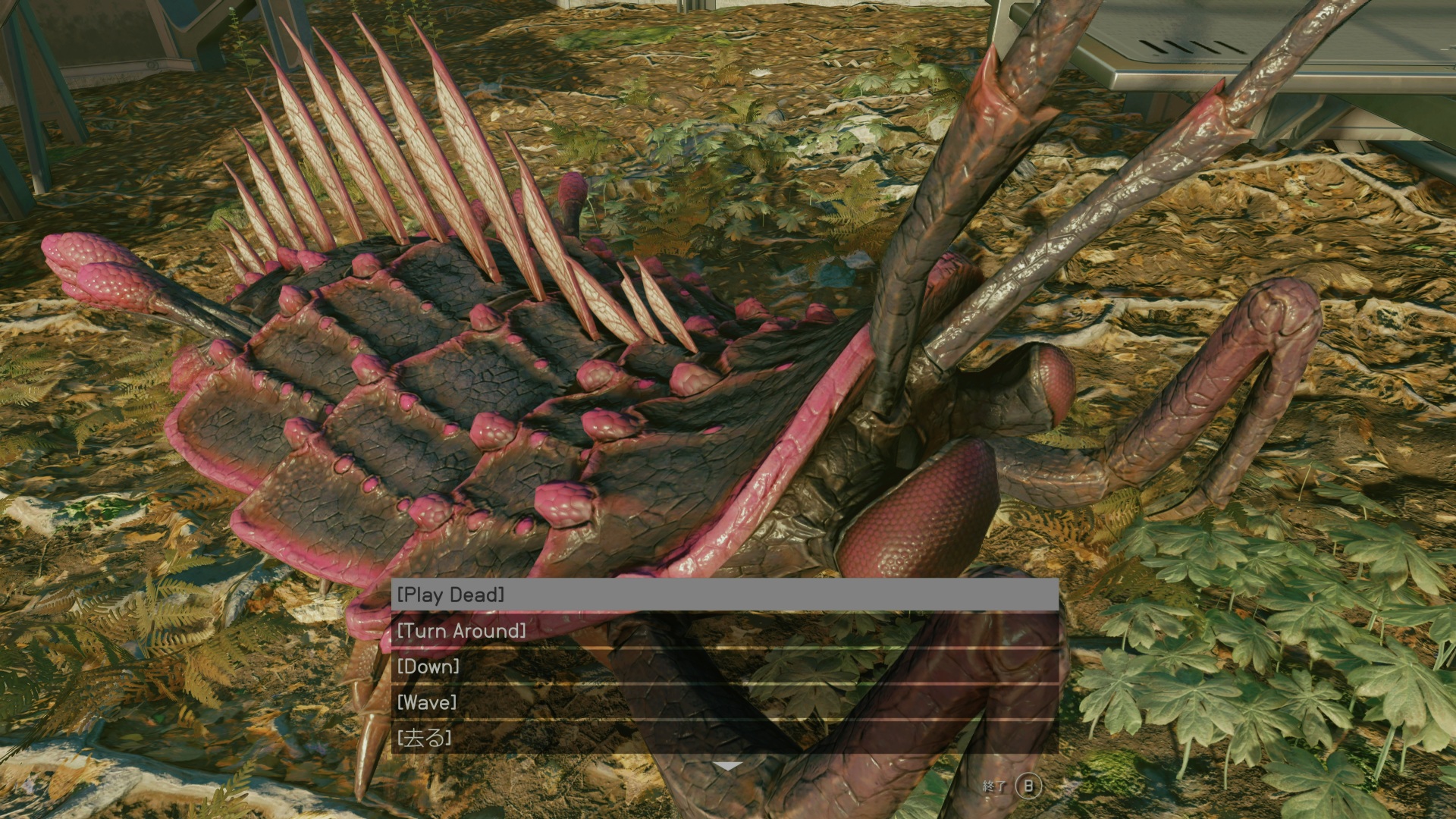Choose the [Wave] command
The height and width of the screenshot is (819, 1456).
click(x=724, y=702)
